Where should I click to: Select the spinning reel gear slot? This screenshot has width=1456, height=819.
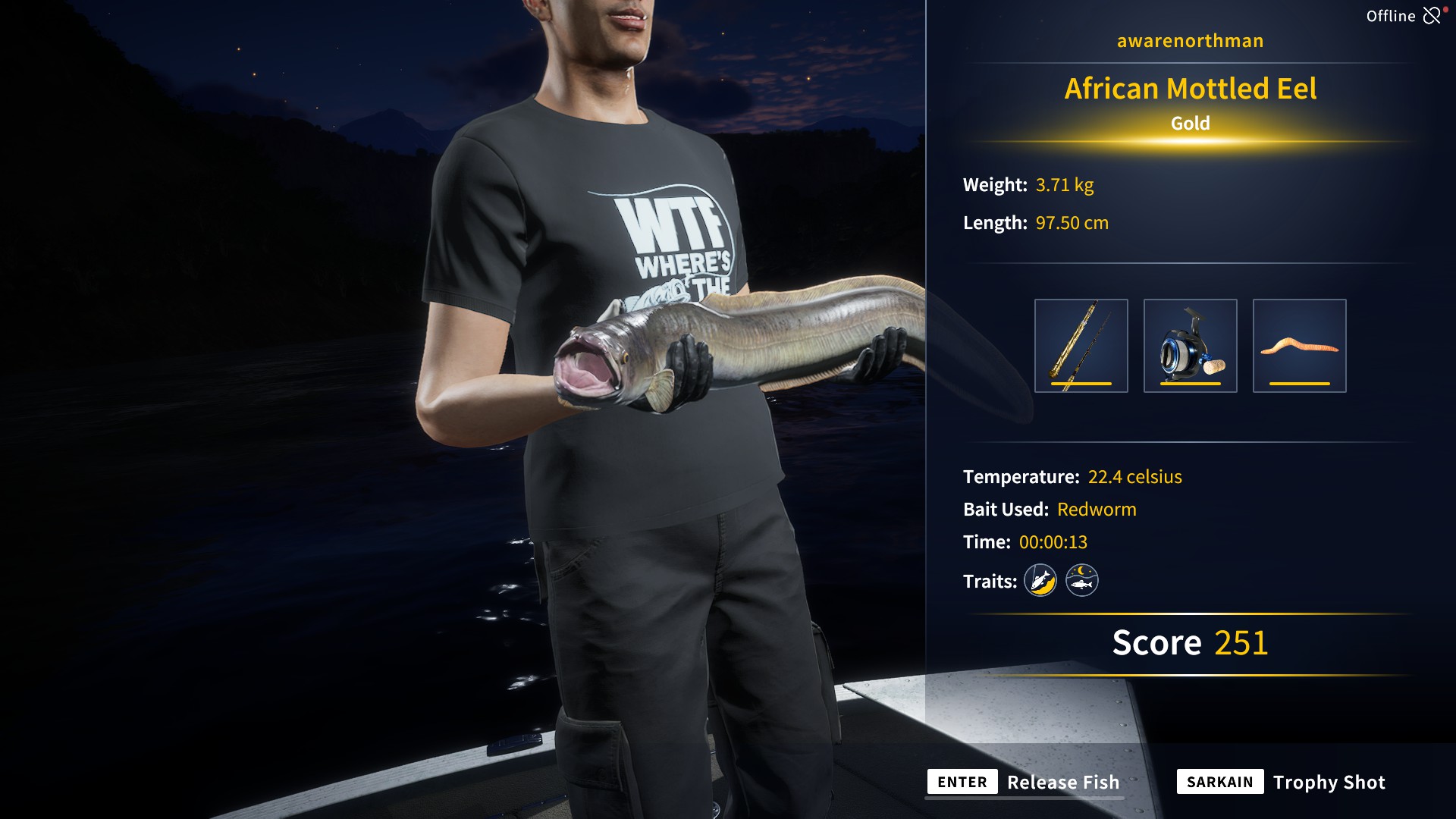click(1190, 346)
